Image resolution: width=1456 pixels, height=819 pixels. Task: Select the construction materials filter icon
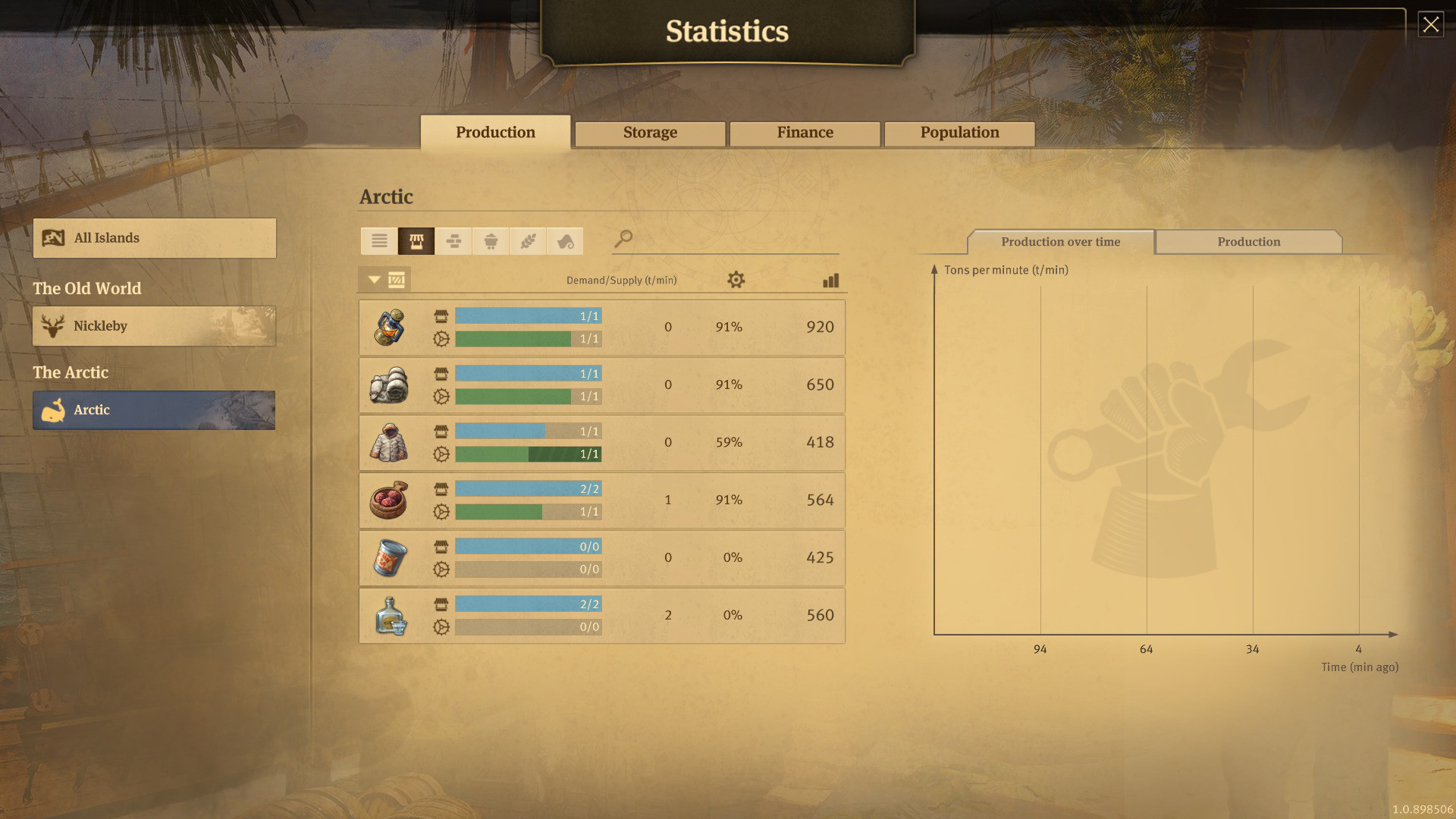click(453, 241)
